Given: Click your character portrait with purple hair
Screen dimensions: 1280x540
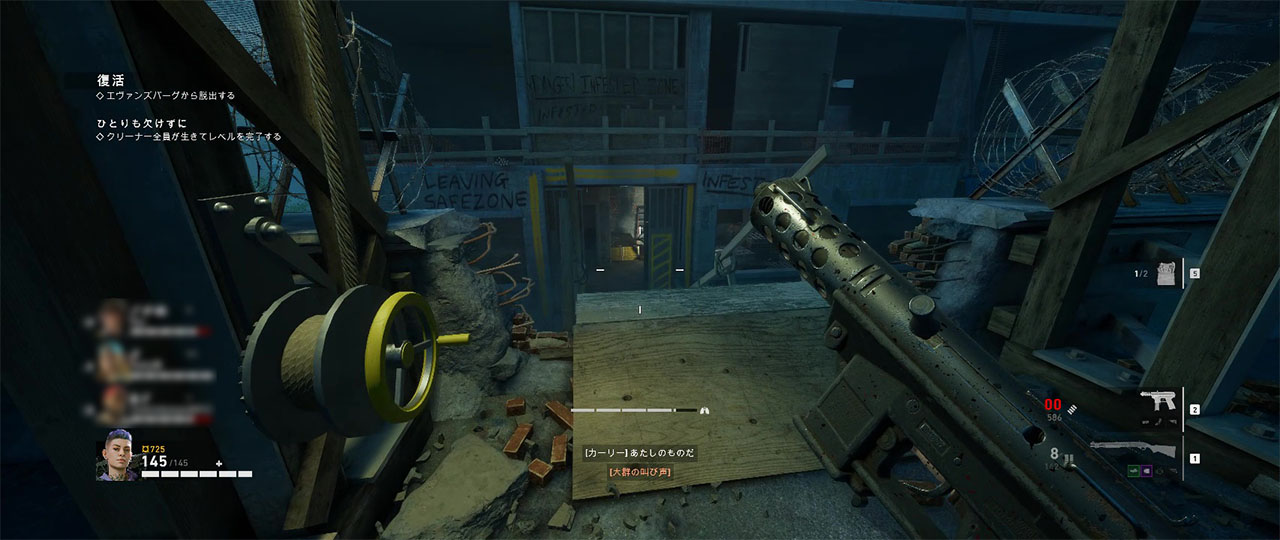Looking at the screenshot, I should (115, 460).
